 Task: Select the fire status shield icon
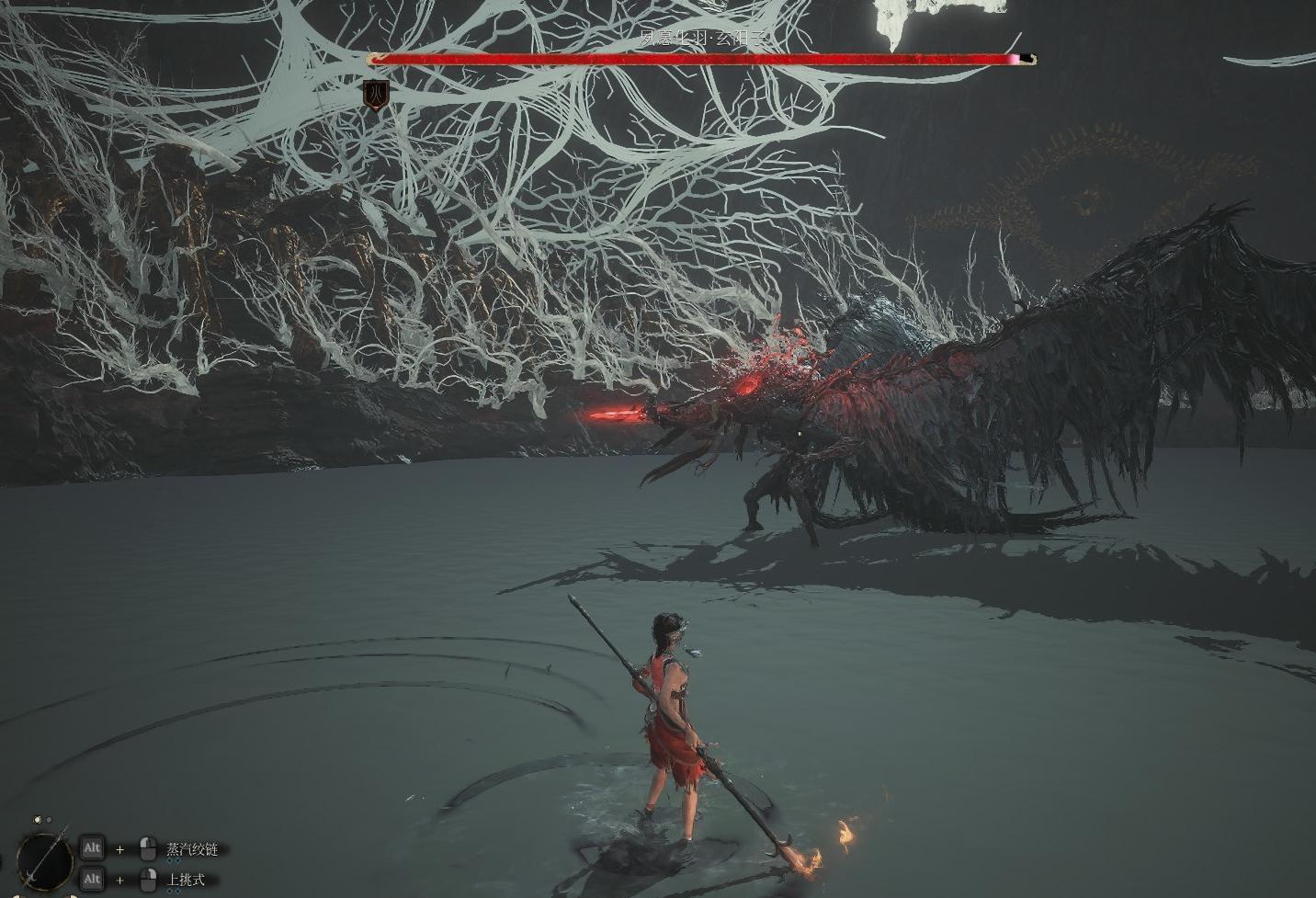(x=375, y=95)
